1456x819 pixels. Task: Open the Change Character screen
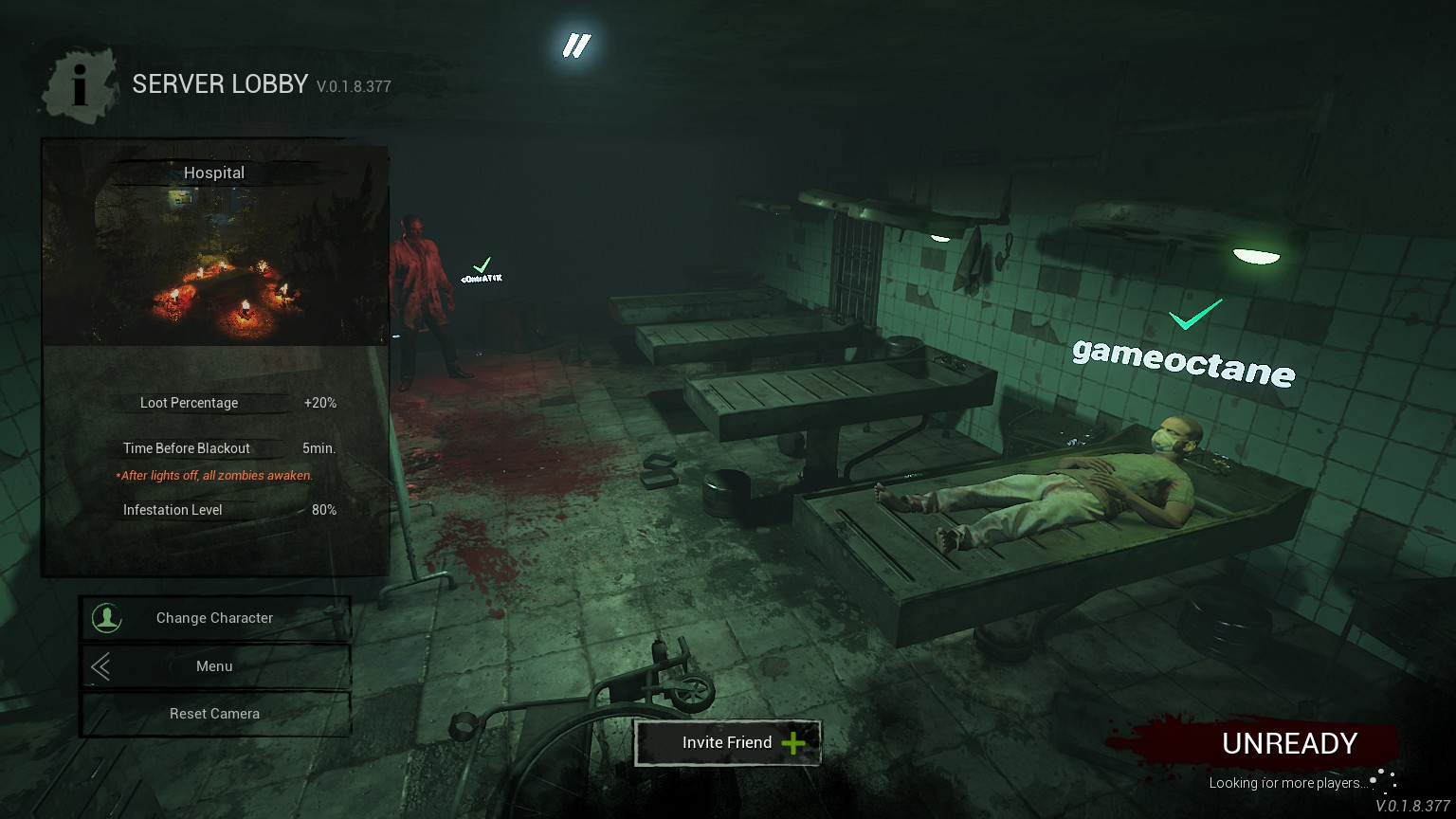[215, 618]
